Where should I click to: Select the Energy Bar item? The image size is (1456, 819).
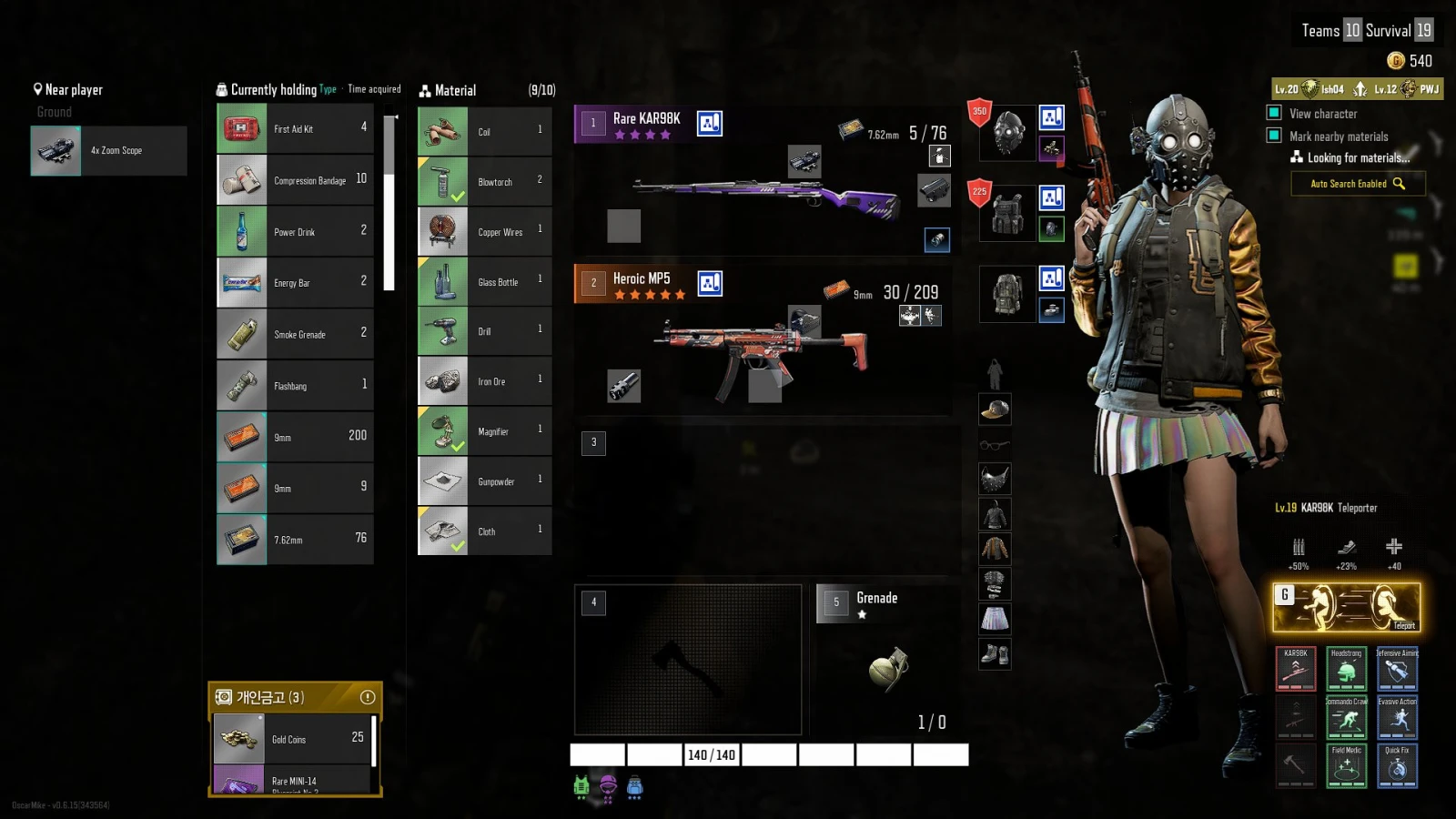click(295, 283)
